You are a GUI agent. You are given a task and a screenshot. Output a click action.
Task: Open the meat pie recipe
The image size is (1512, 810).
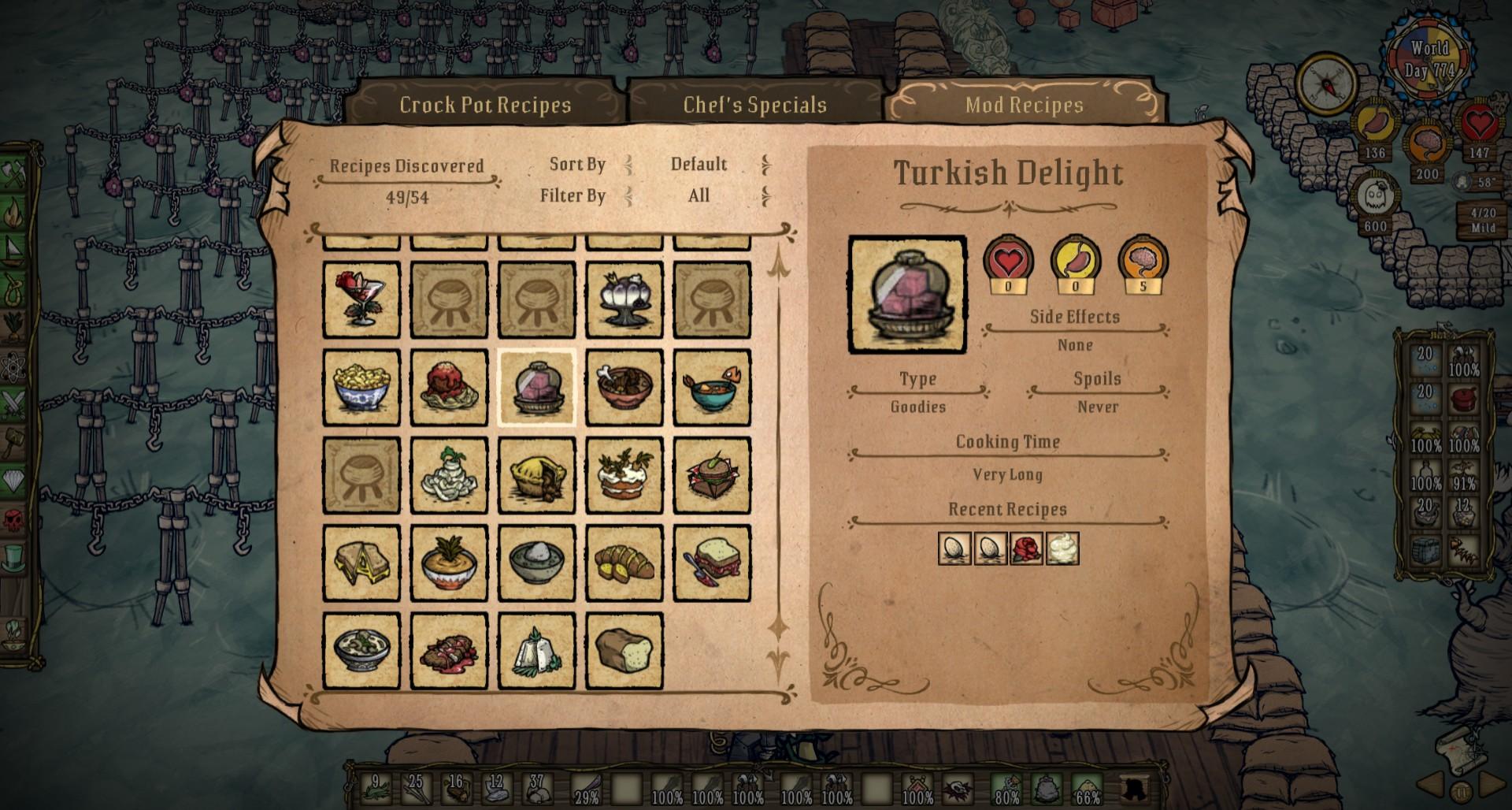coord(537,477)
